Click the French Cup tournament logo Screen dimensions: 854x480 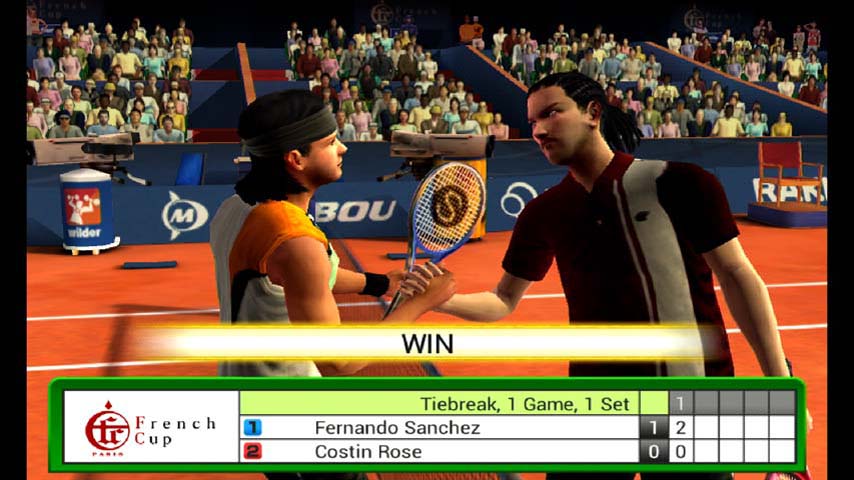[x=150, y=427]
